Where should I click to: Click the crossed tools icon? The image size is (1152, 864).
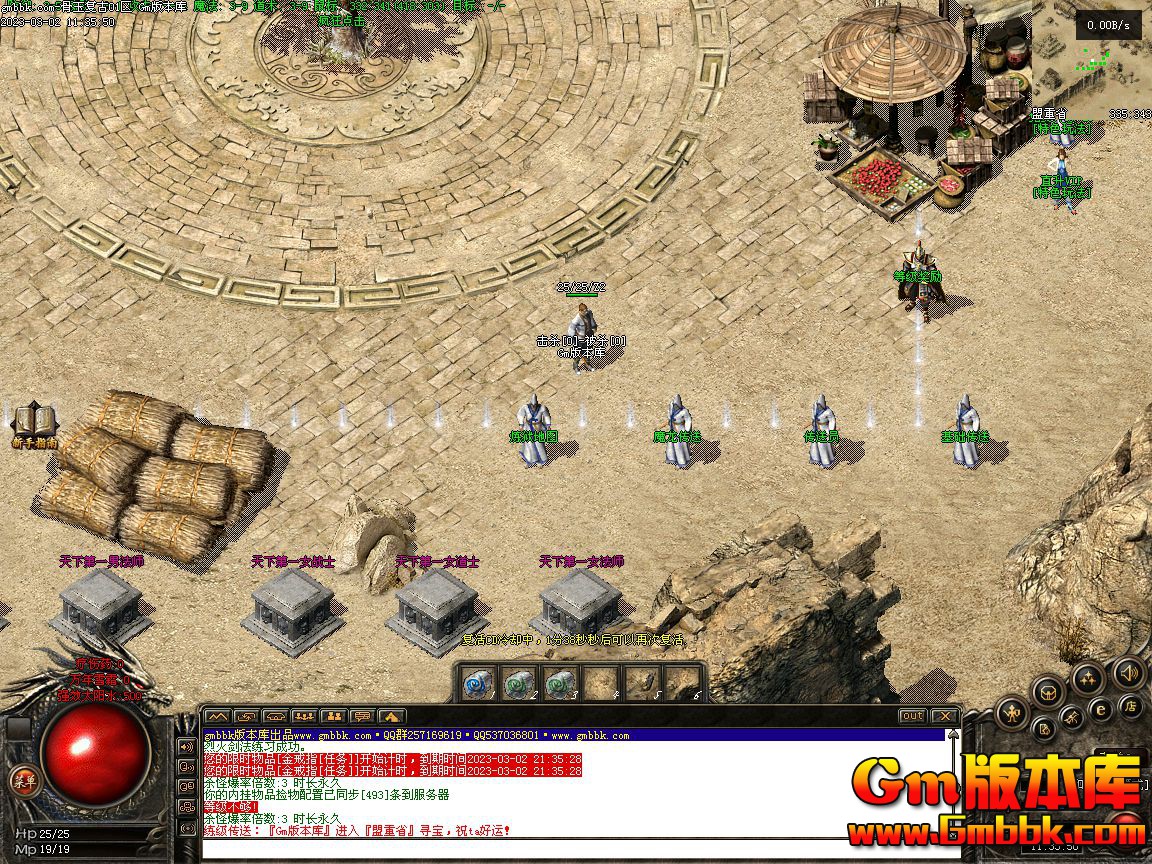point(1071,718)
